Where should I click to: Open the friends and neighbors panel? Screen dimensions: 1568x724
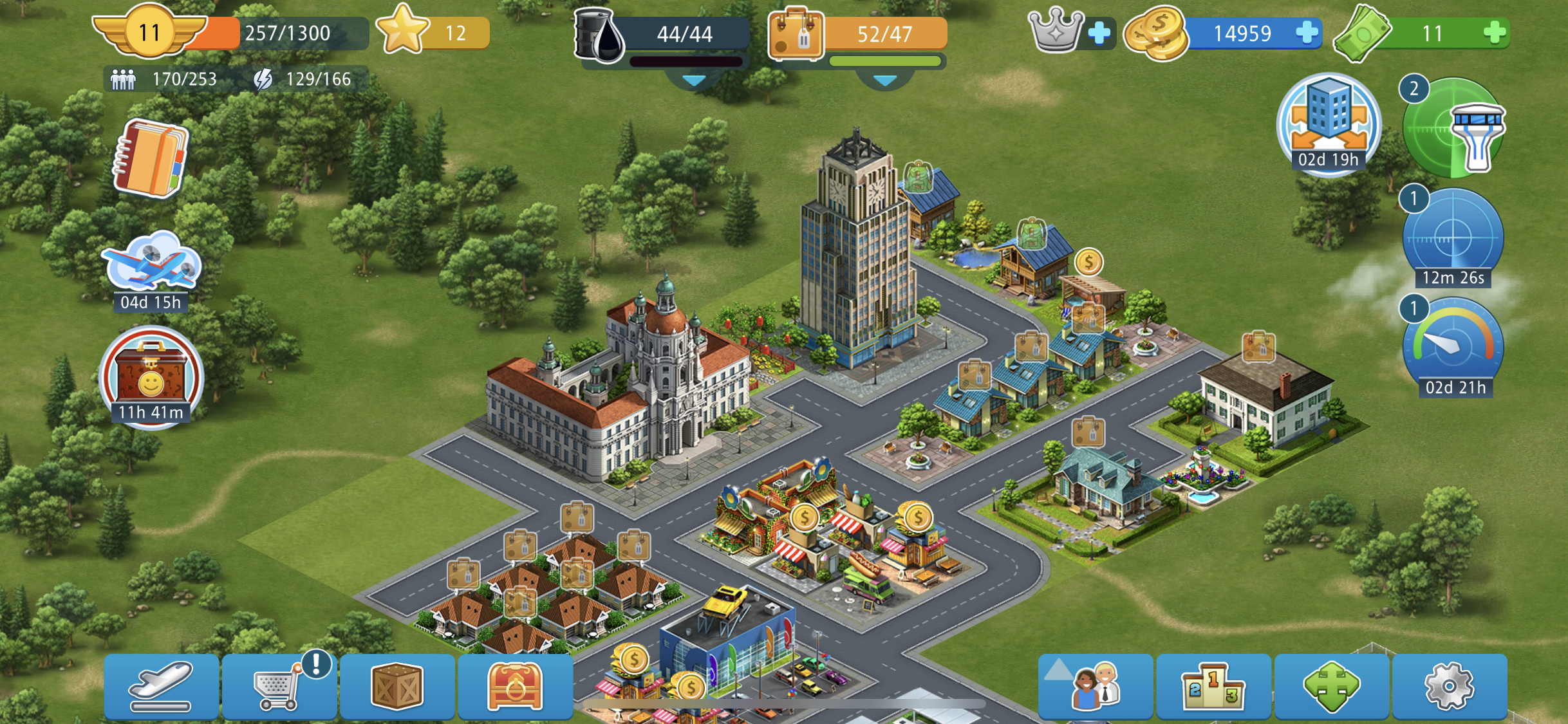pyautogui.click(x=1095, y=687)
